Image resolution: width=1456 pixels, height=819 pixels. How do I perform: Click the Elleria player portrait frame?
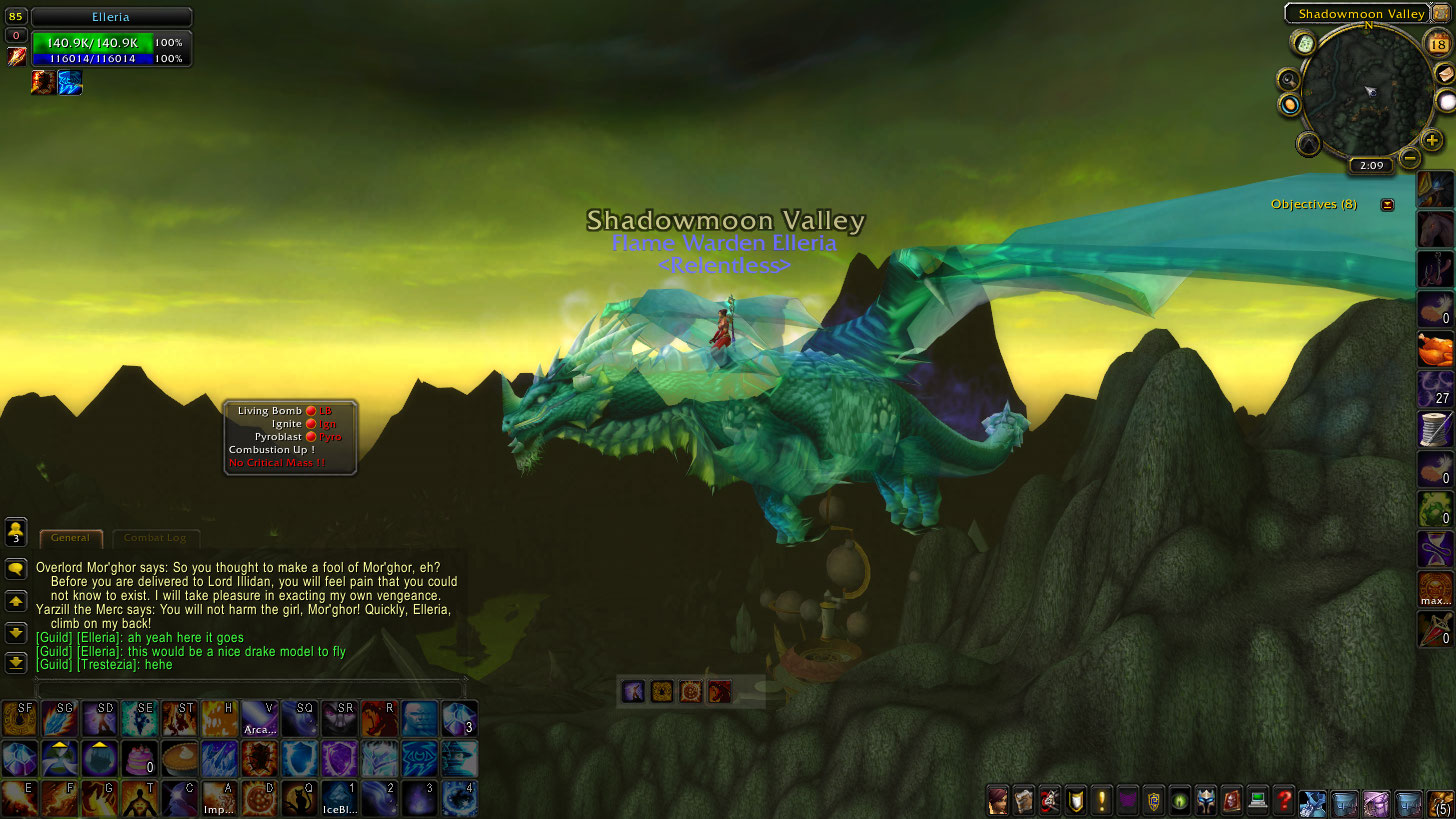click(111, 17)
